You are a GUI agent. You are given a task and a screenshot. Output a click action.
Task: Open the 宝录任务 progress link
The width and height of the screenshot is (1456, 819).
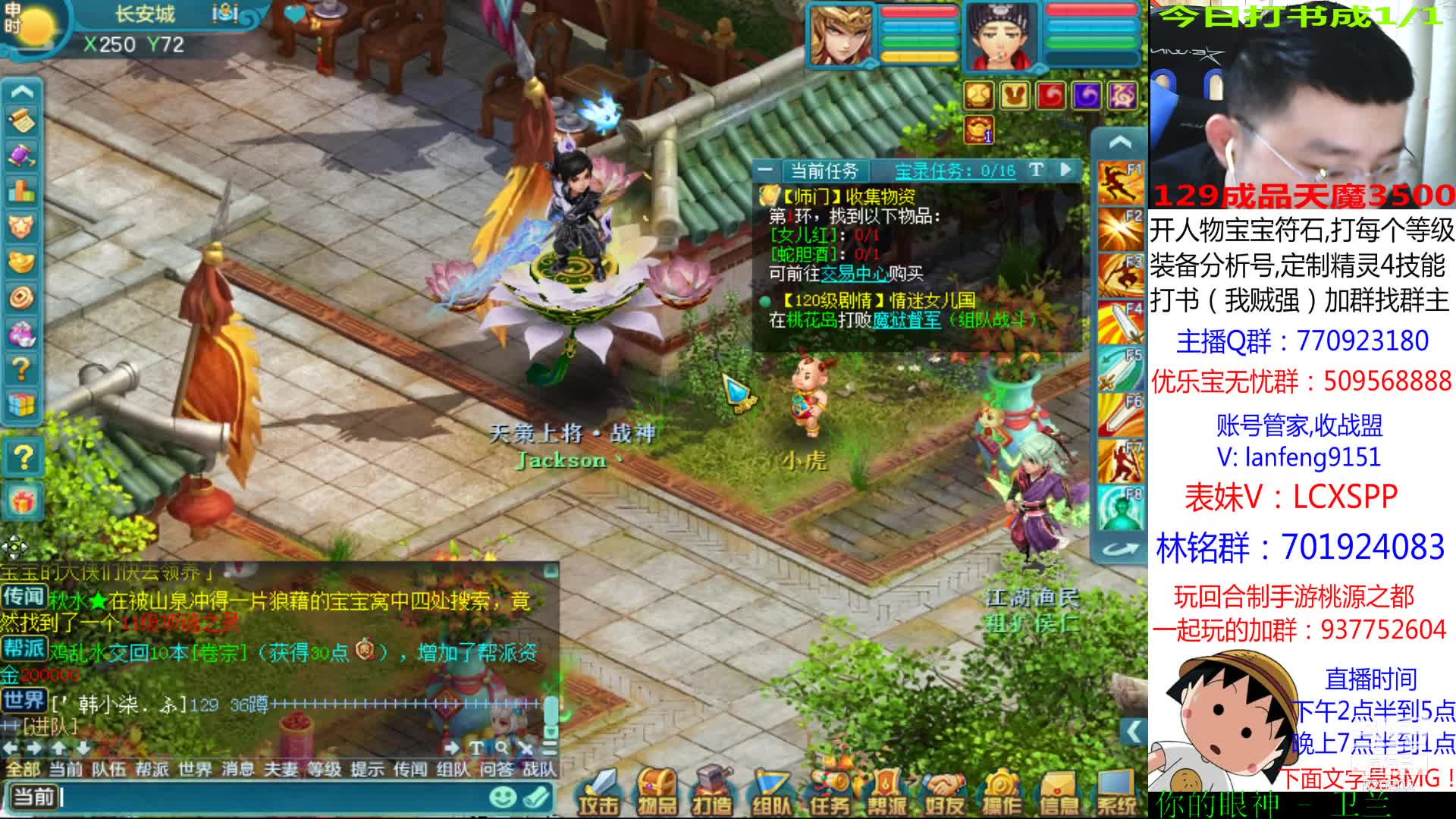pos(955,171)
